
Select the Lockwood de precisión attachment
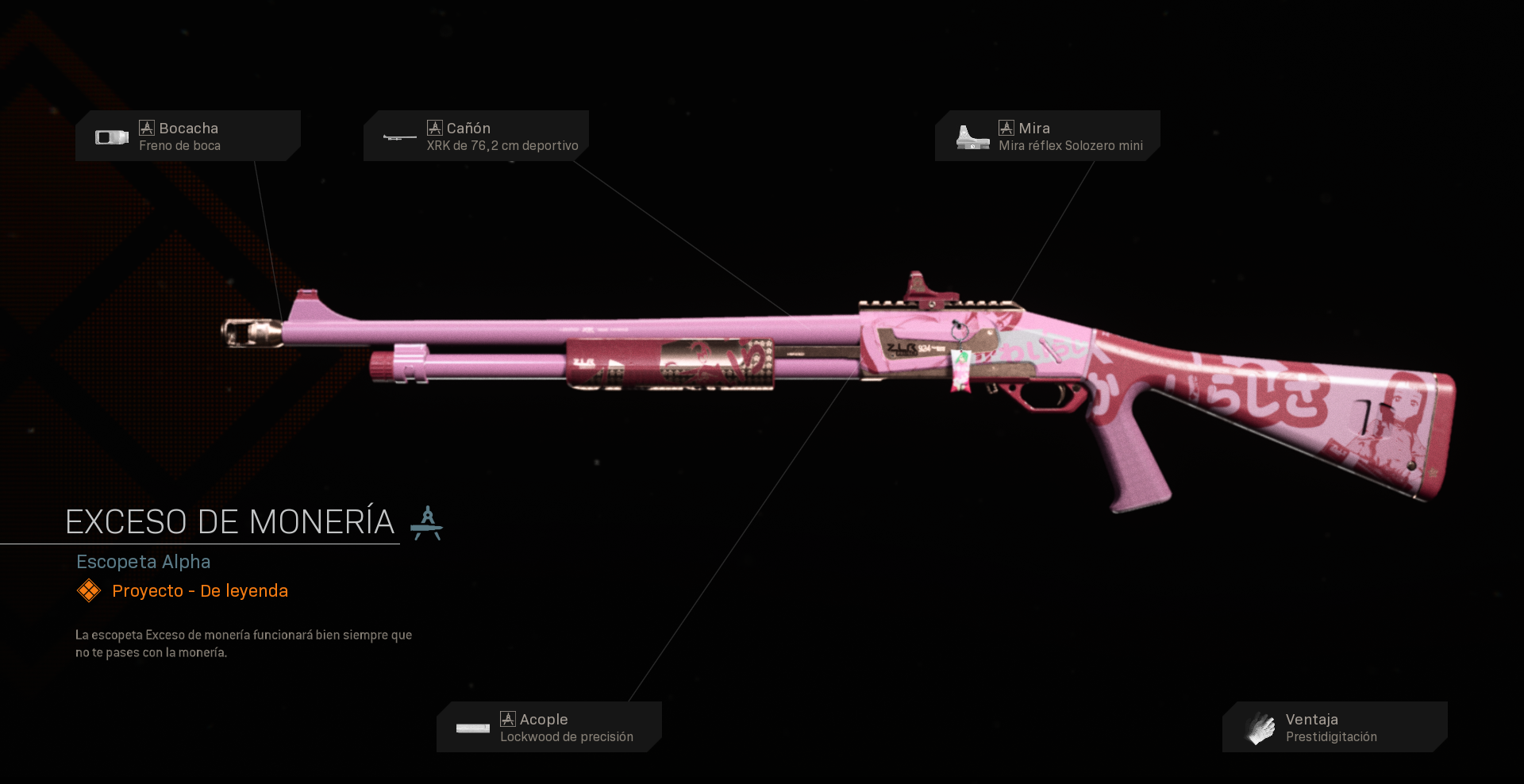pyautogui.click(x=567, y=736)
